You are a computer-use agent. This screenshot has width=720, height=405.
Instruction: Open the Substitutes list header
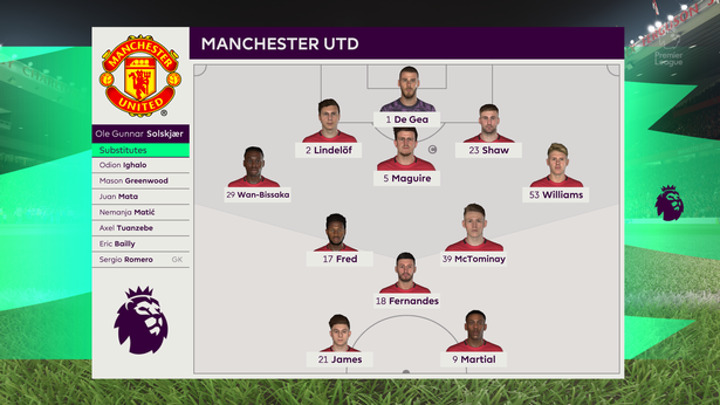point(141,150)
